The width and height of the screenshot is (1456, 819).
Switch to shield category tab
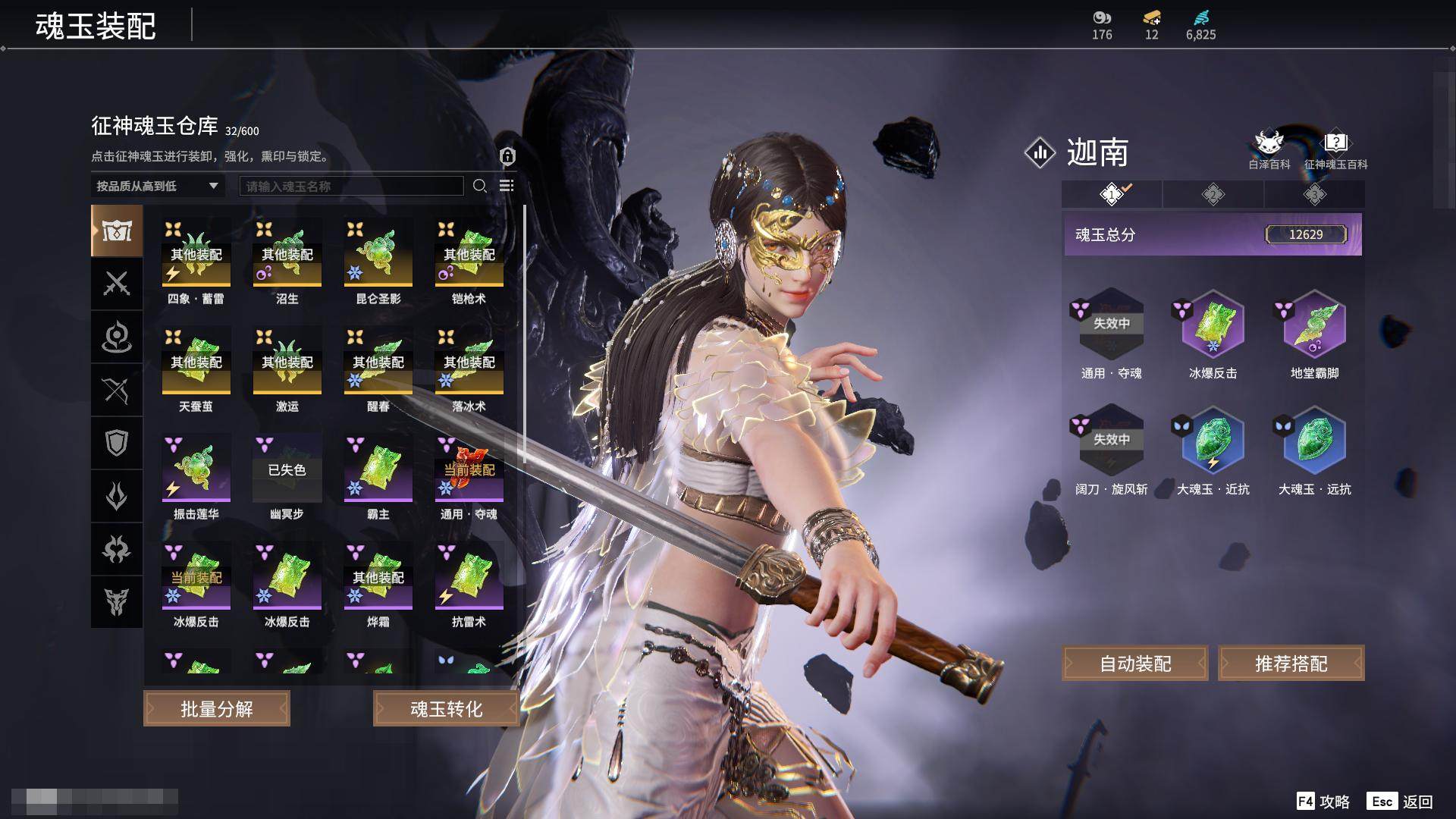coord(117,443)
